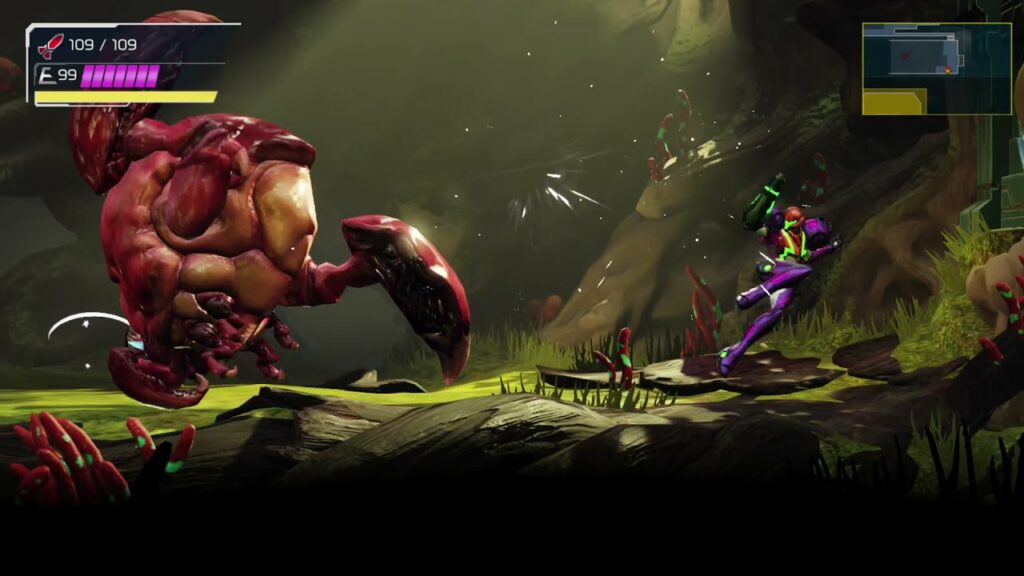Select the missile ammo icon

50,46
